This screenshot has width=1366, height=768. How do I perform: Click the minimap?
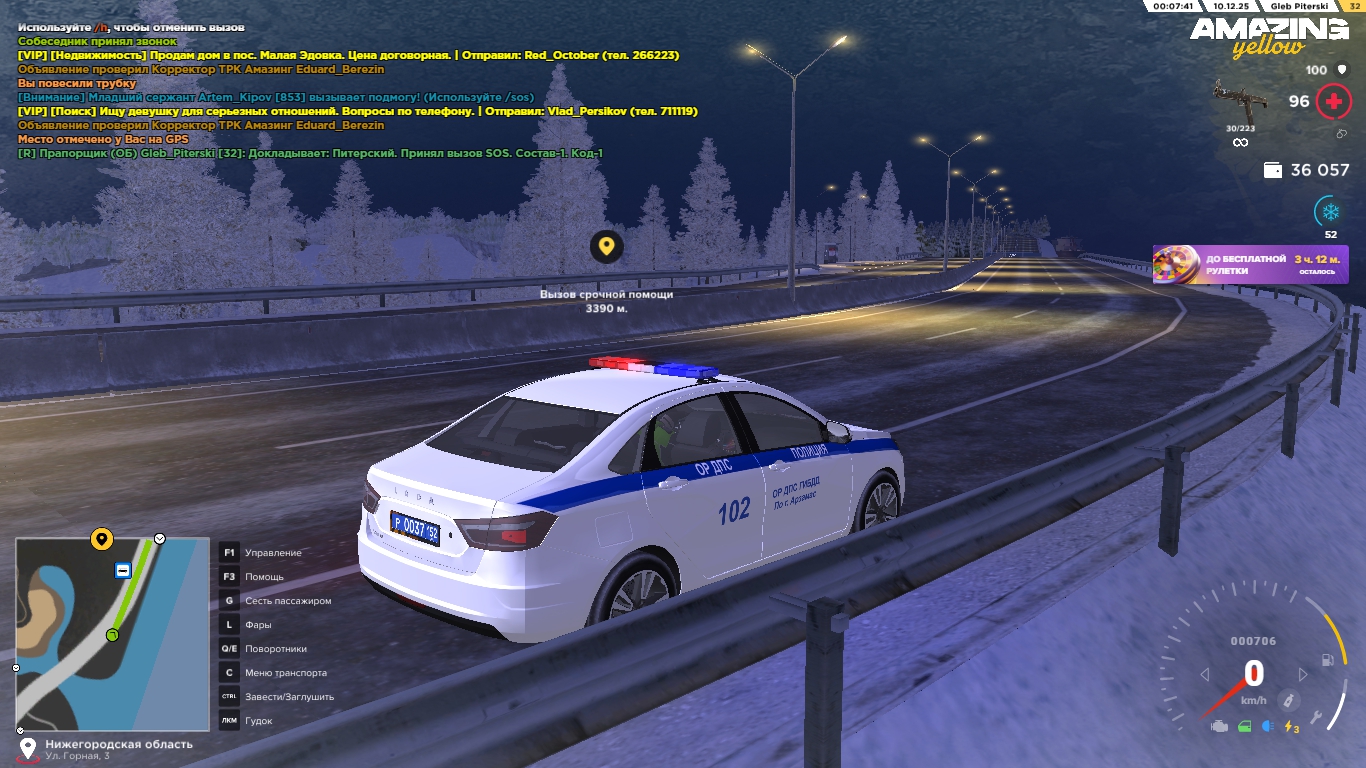pos(112,634)
